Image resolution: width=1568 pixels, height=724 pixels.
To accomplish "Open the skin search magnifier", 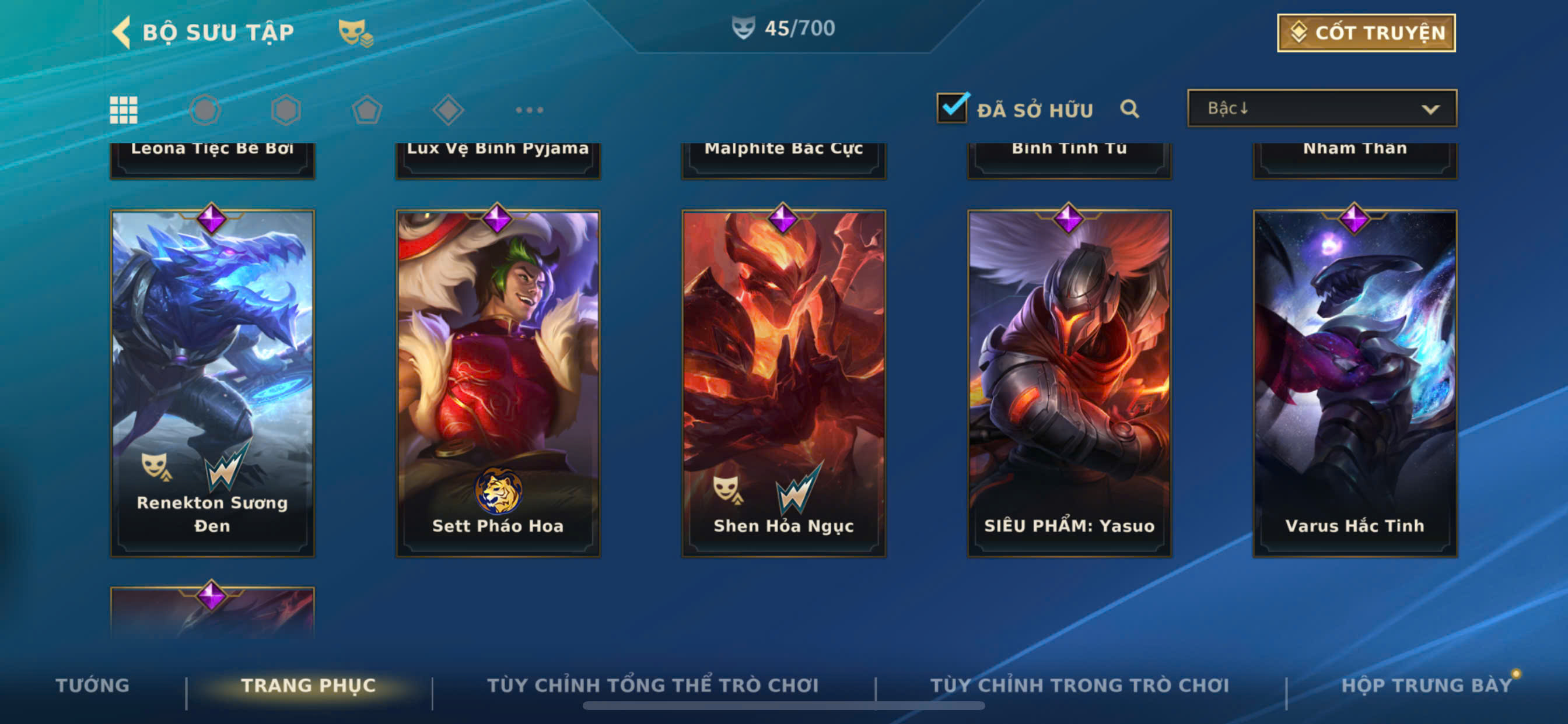I will (1129, 109).
